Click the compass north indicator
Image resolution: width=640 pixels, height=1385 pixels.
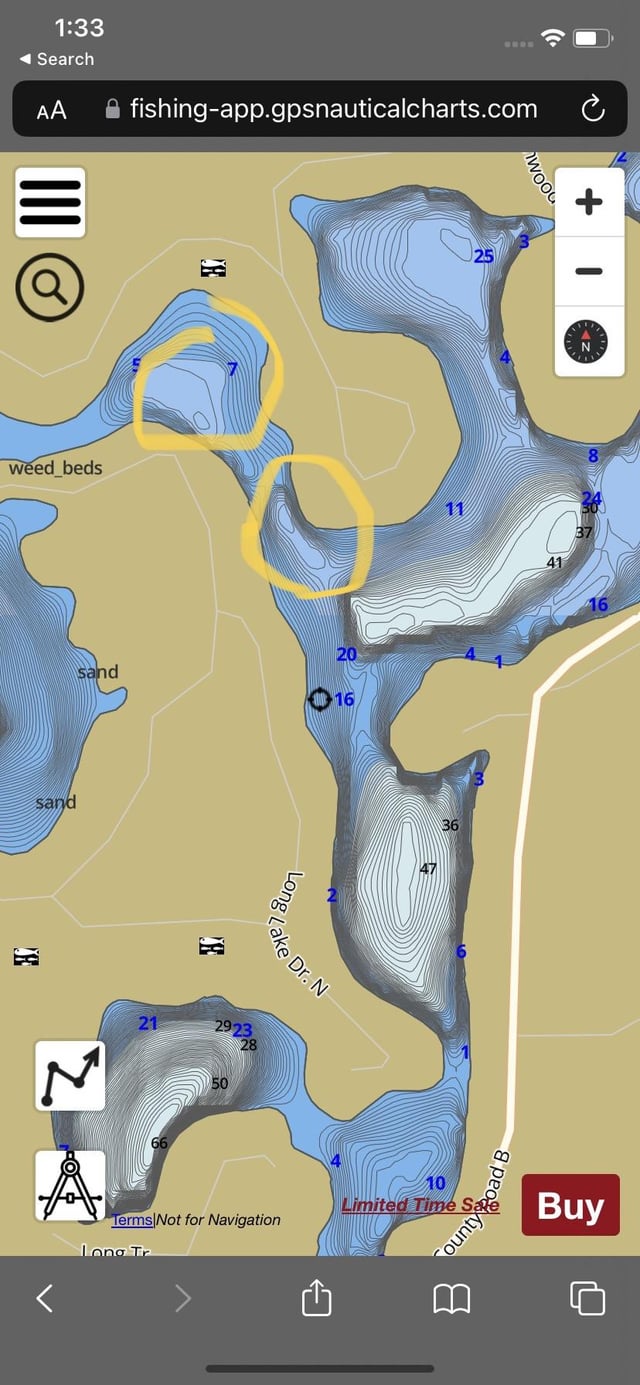pyautogui.click(x=587, y=343)
